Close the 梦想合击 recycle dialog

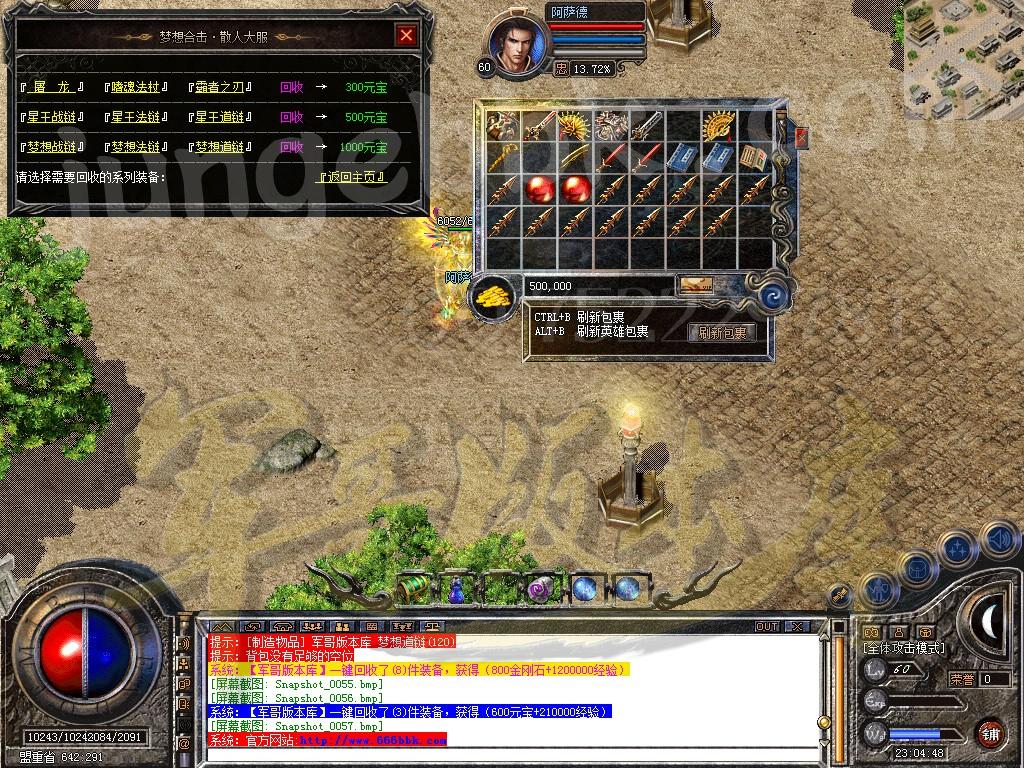click(x=405, y=36)
